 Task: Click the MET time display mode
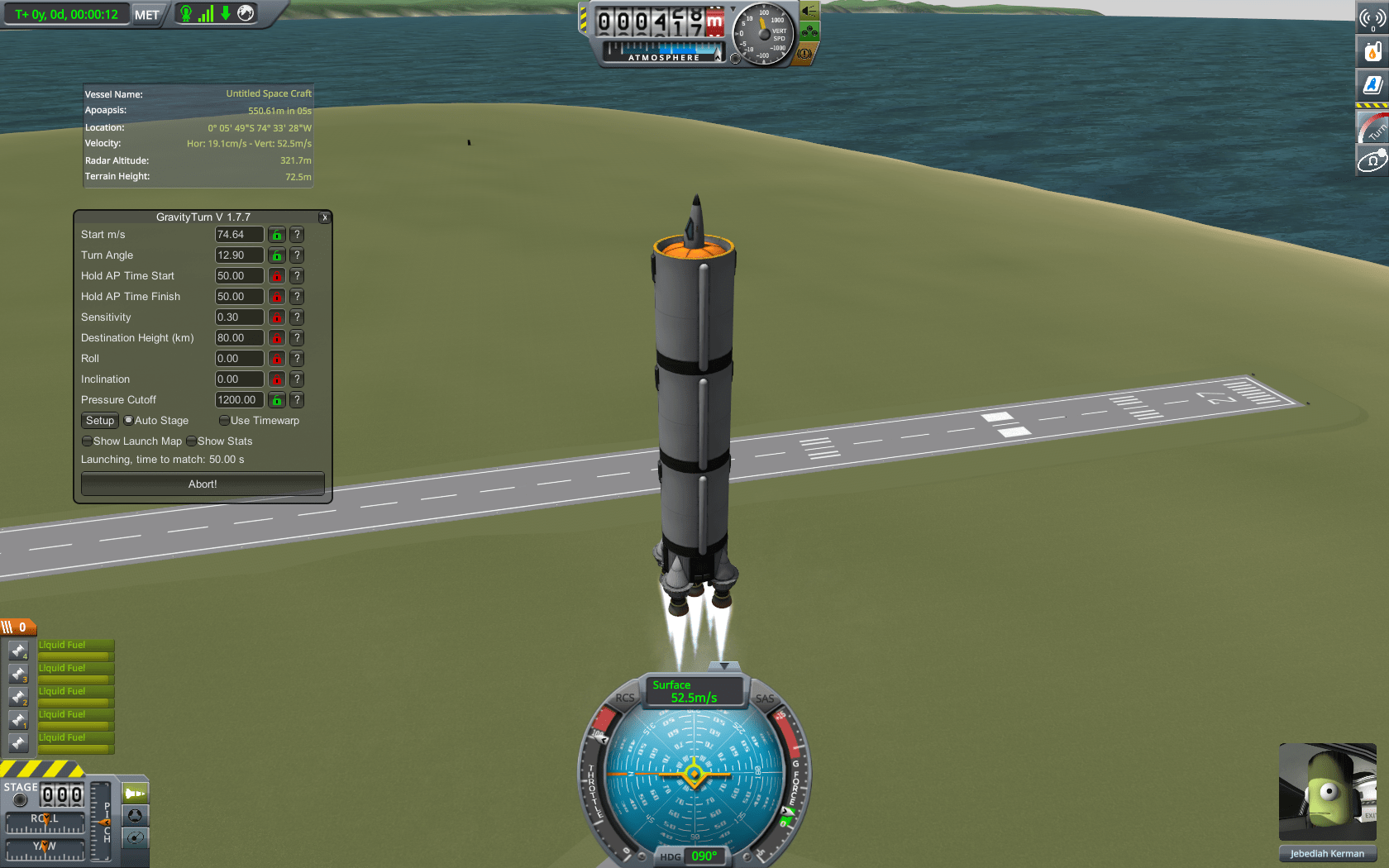pyautogui.click(x=146, y=13)
